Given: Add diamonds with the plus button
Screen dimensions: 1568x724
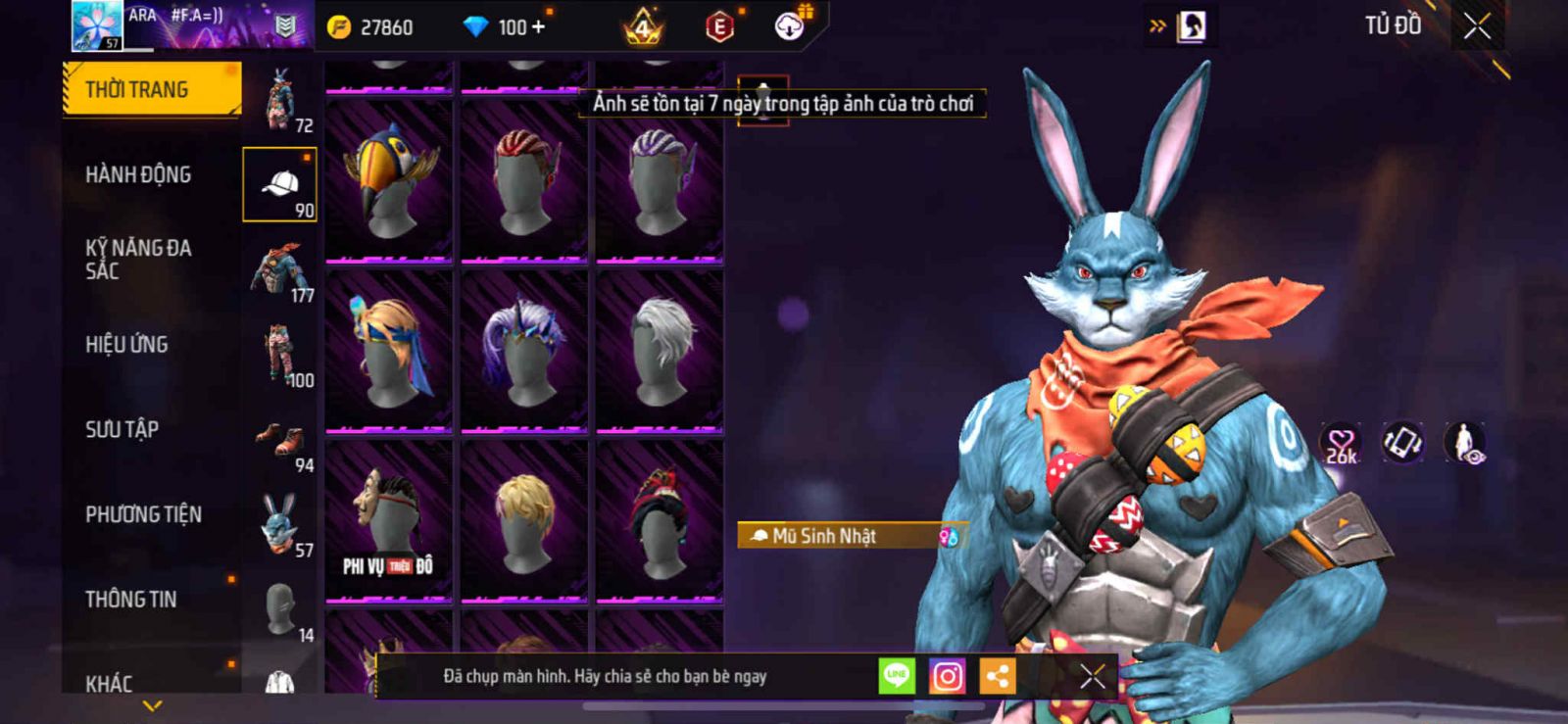Looking at the screenshot, I should pyautogui.click(x=537, y=27).
